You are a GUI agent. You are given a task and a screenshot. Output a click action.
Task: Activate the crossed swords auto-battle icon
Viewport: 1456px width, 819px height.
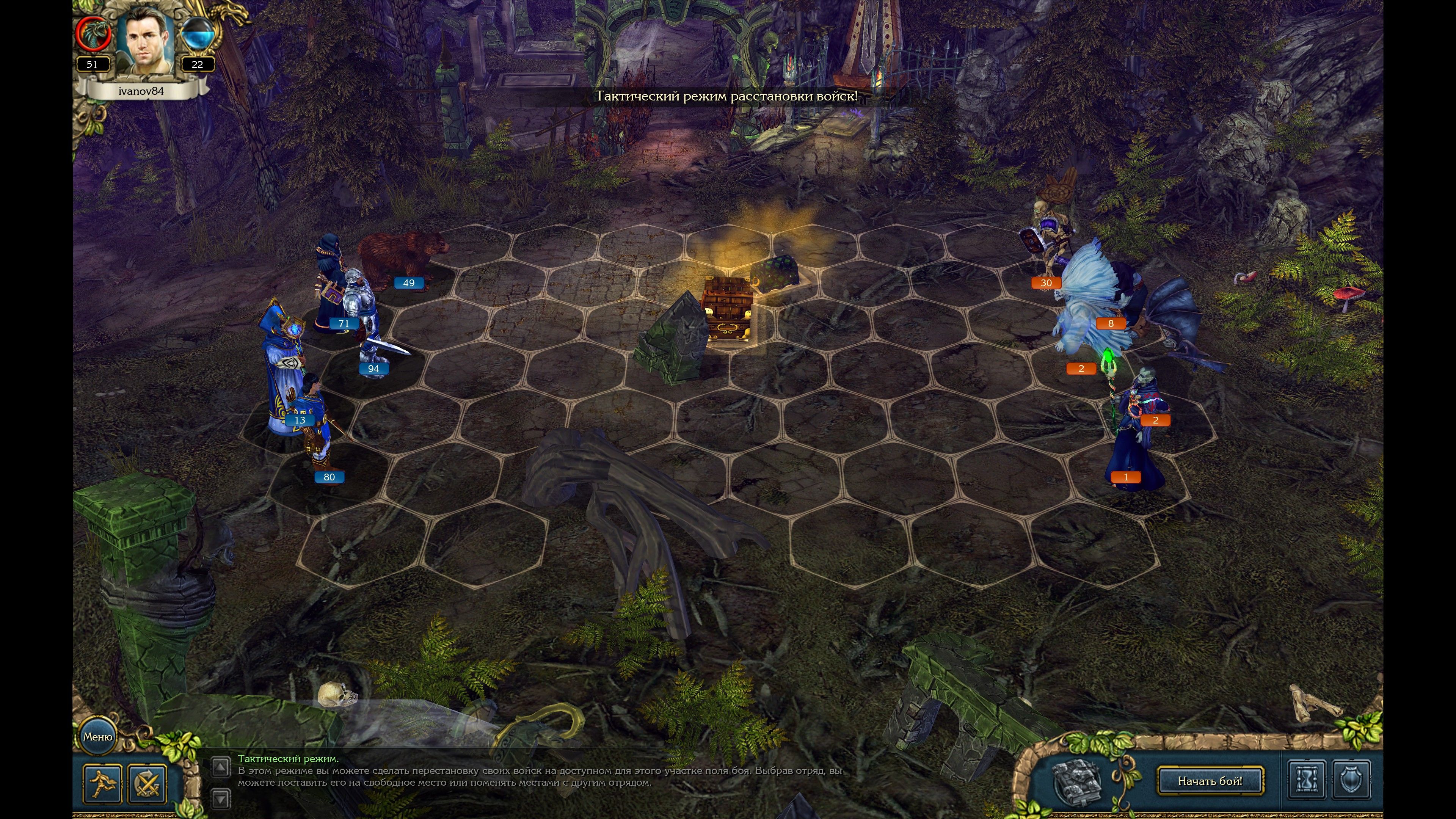(147, 783)
